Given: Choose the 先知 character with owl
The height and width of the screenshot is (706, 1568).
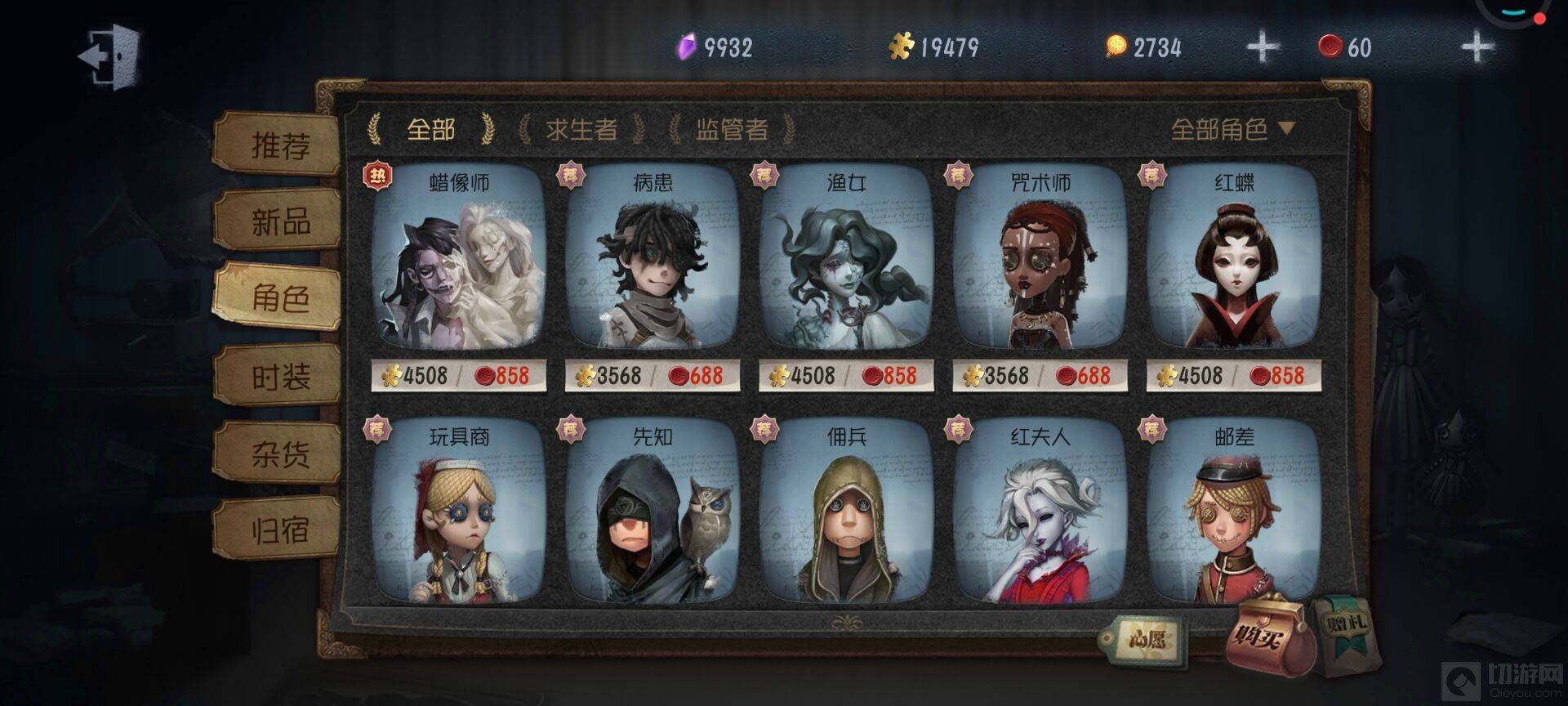Looking at the screenshot, I should 652,515.
